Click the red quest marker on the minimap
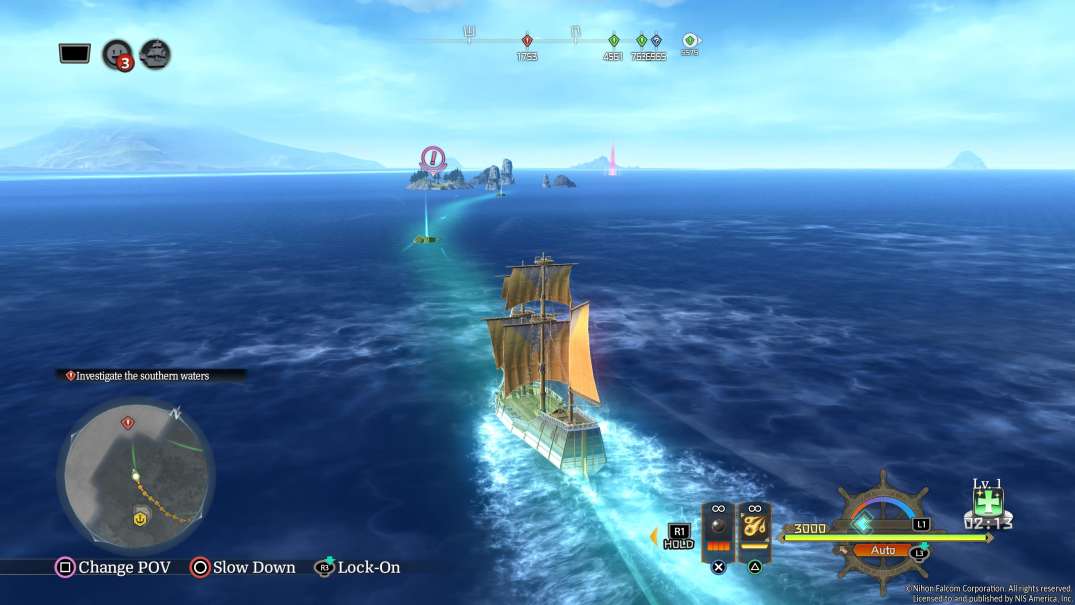Viewport: 1075px width, 605px height. point(127,423)
